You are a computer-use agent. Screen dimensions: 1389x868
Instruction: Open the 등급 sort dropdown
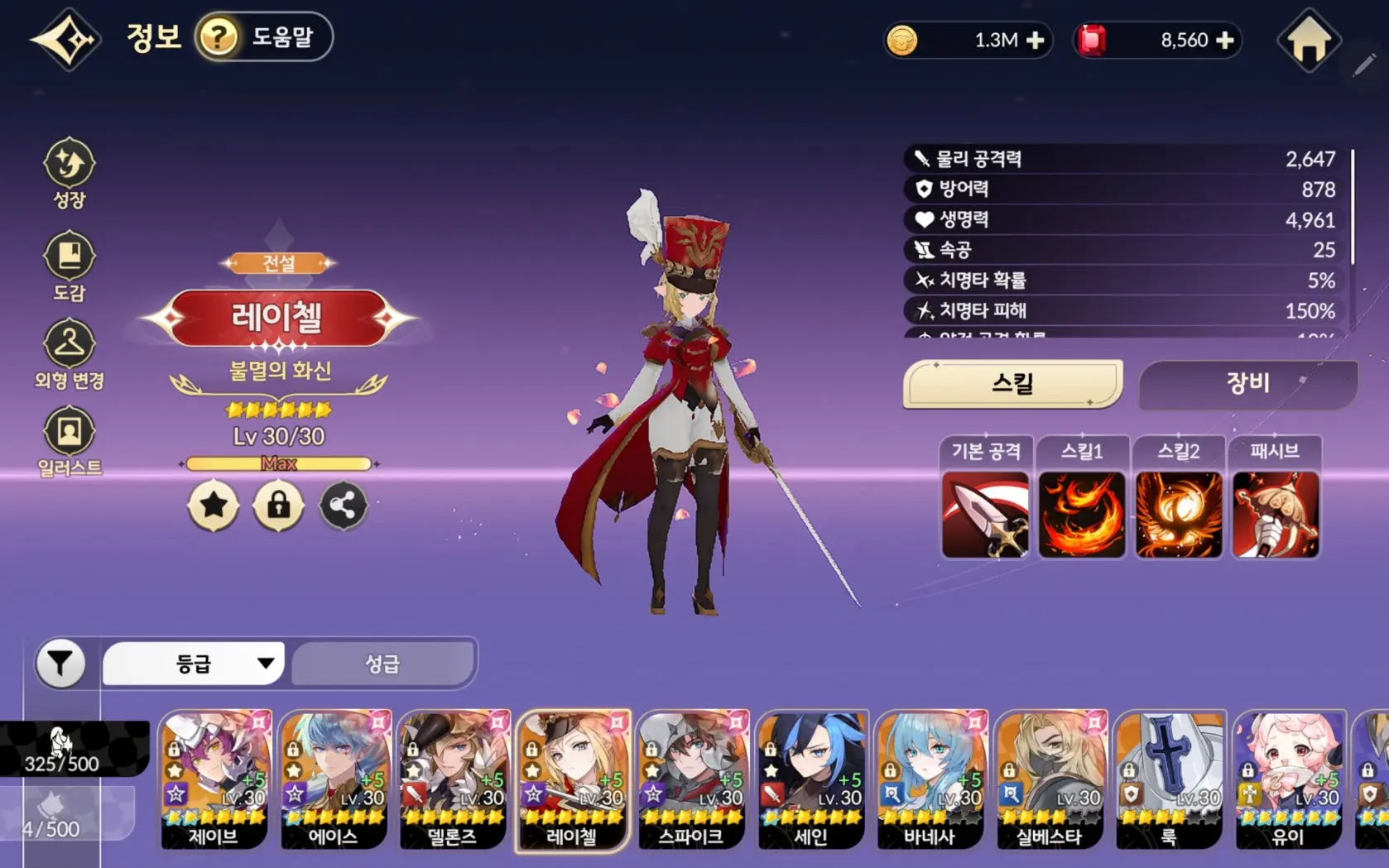pyautogui.click(x=194, y=664)
